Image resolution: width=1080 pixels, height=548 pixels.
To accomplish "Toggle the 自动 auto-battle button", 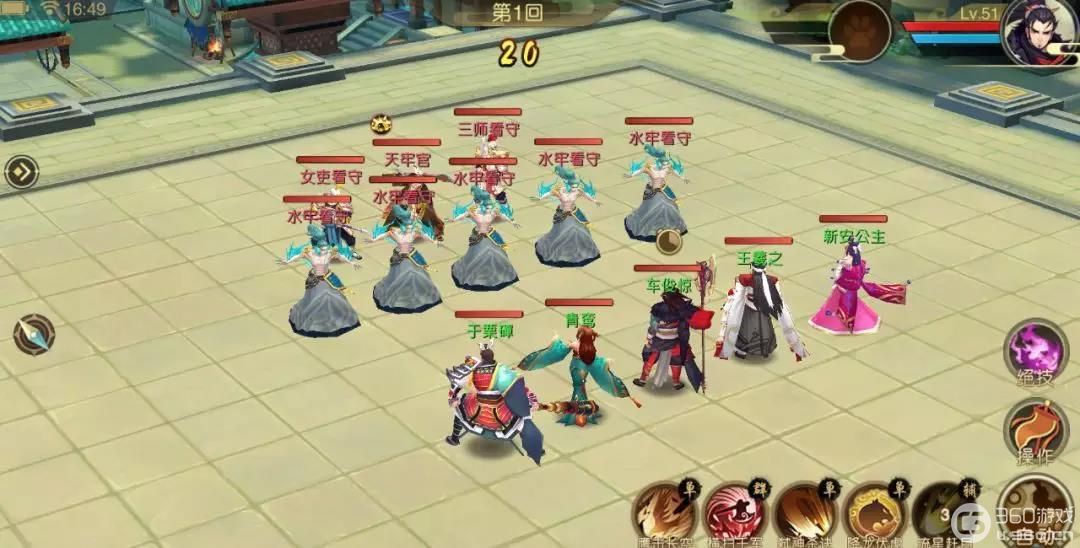I will (x=1037, y=508).
